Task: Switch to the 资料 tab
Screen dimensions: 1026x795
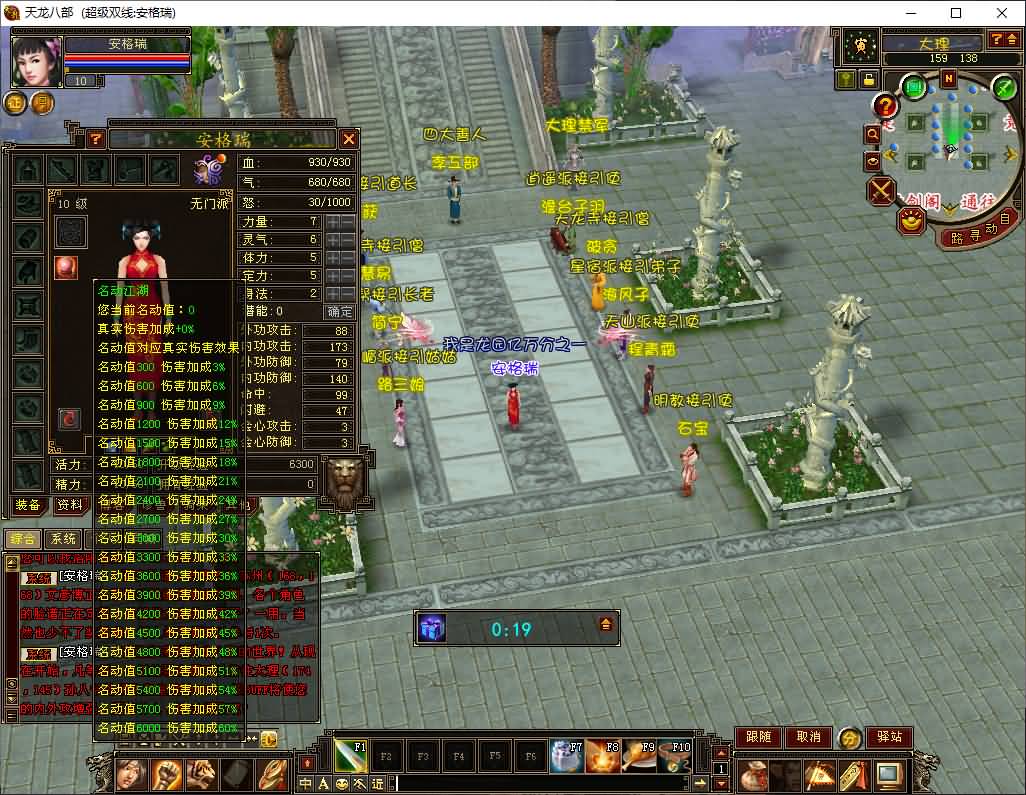Action: (69, 505)
